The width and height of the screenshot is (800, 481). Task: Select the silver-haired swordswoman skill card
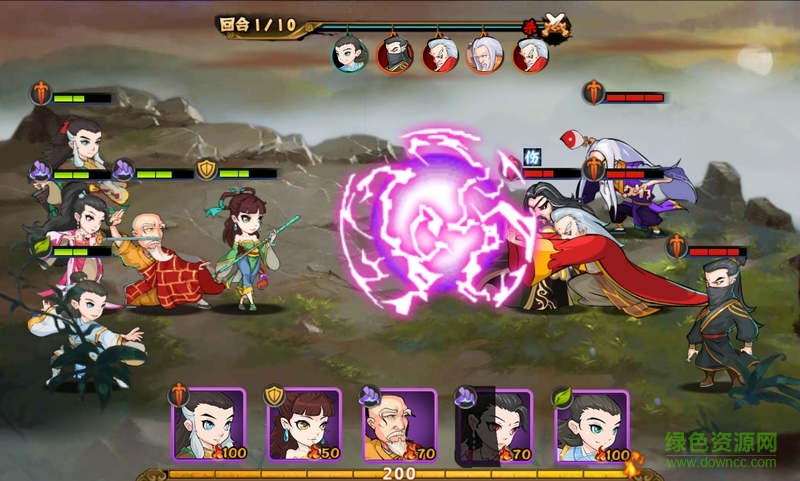(209, 426)
